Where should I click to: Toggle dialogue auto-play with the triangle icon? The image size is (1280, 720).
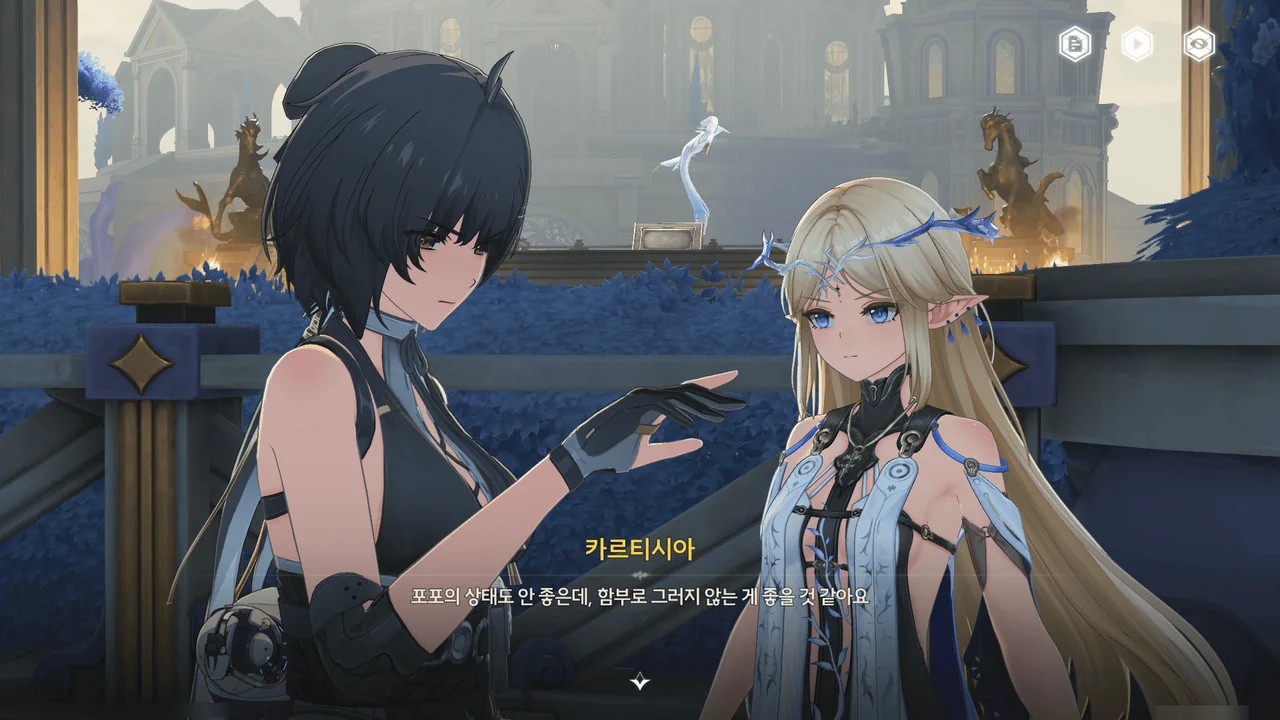[x=1137, y=44]
